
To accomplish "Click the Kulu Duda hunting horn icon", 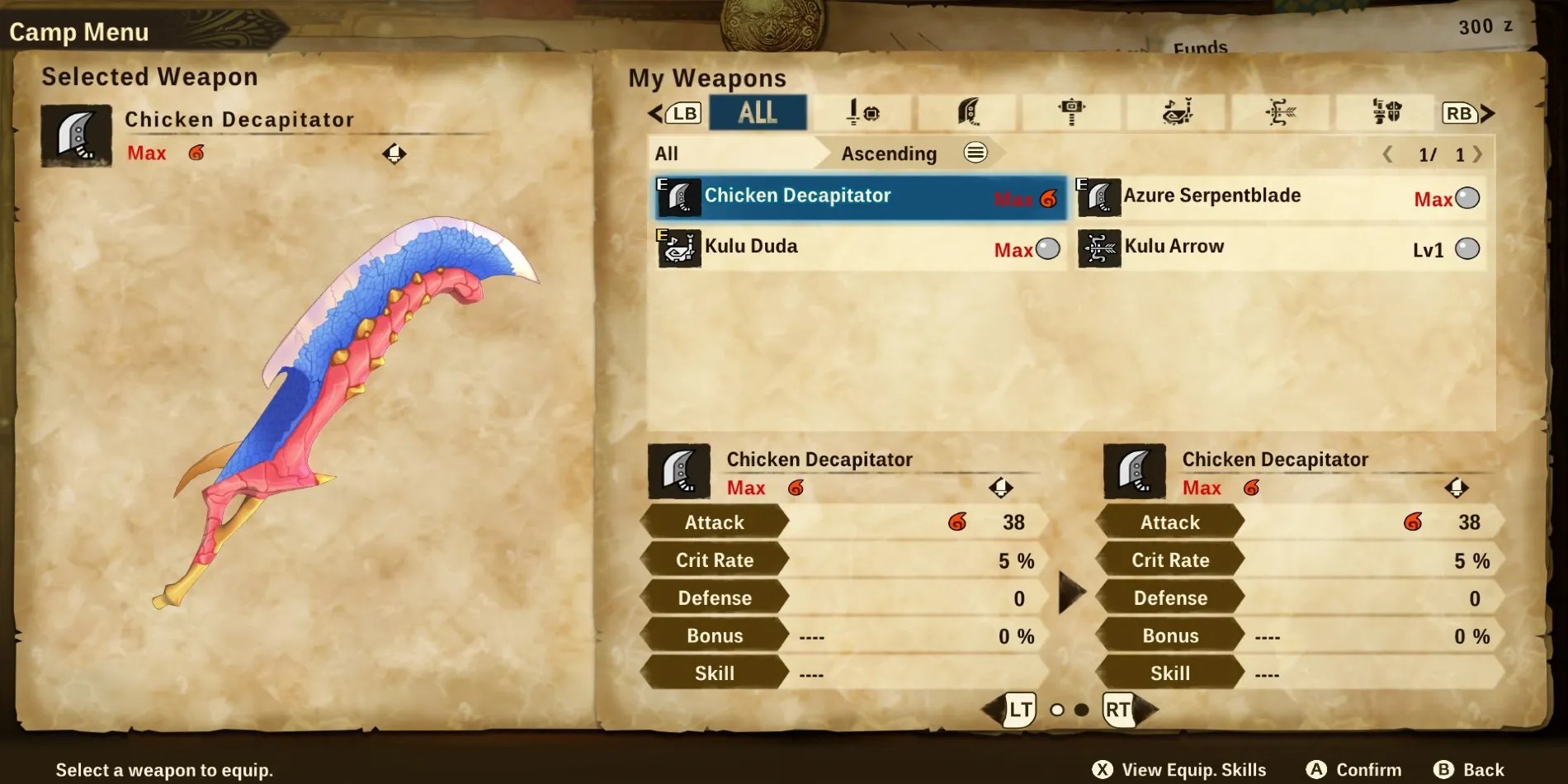I will coord(678,248).
